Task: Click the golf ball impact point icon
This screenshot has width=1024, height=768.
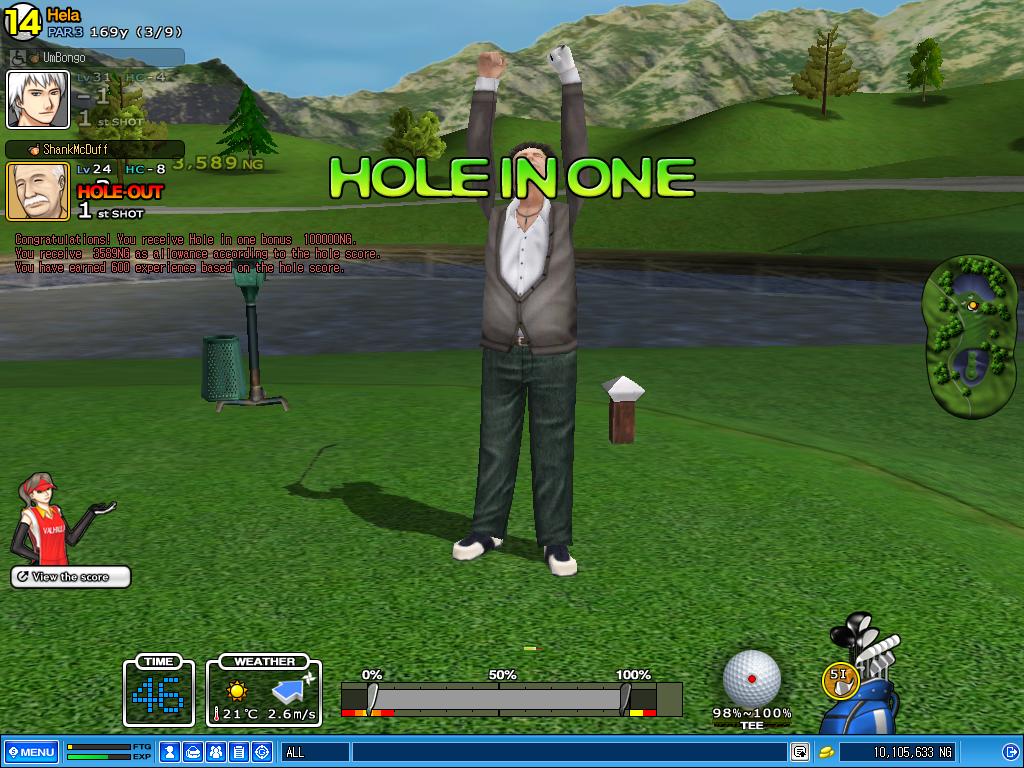Action: click(751, 677)
